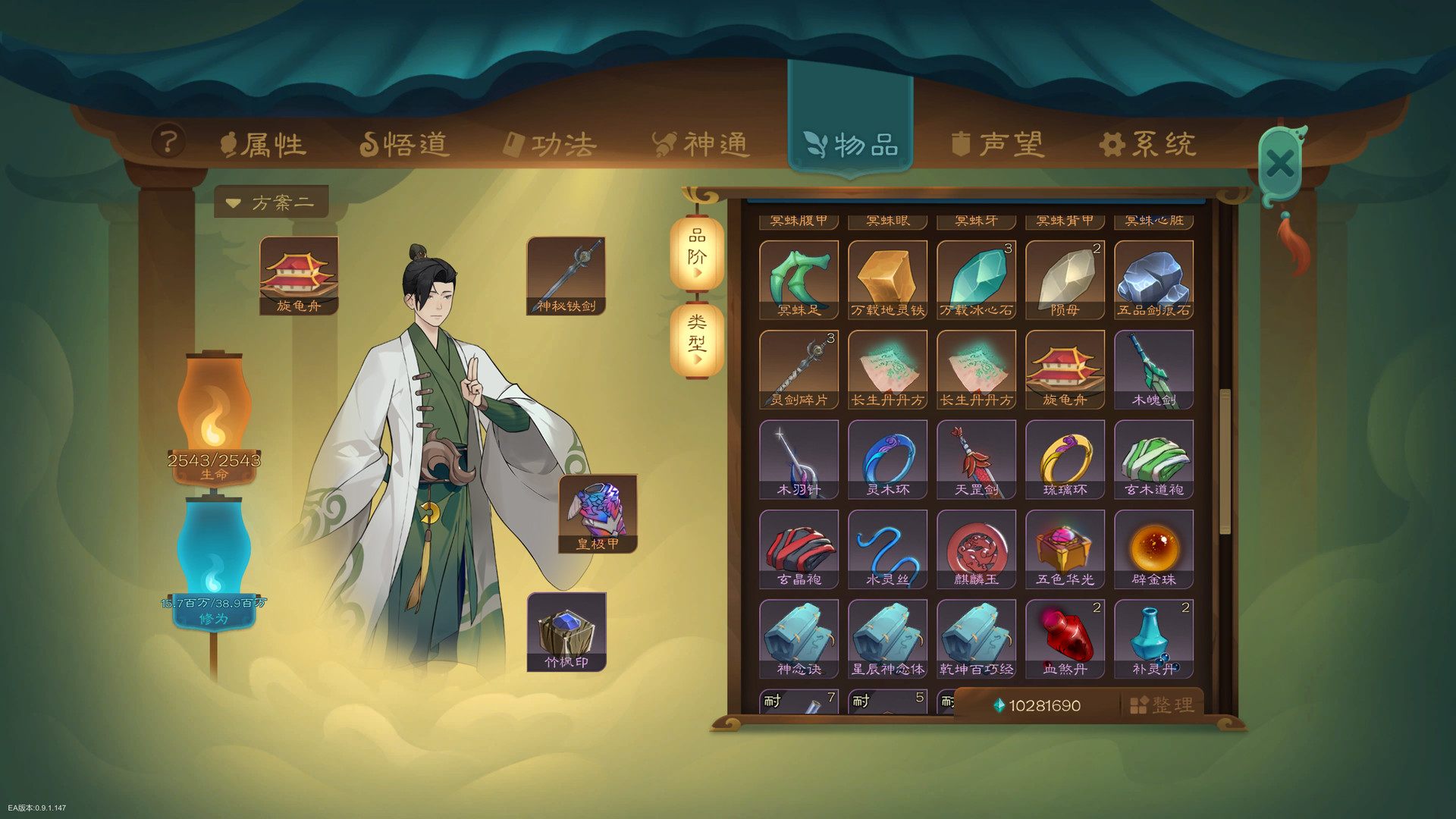Select the equipped 旋龟舟 vessel icon
This screenshot has height=819, width=1456.
[x=300, y=277]
